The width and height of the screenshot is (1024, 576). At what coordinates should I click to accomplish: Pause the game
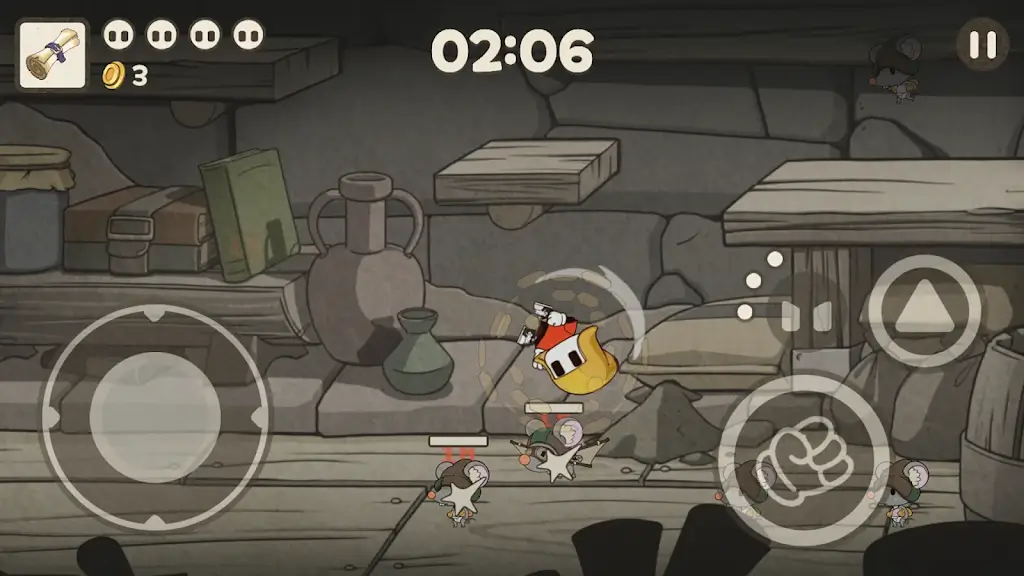pyautogui.click(x=982, y=45)
